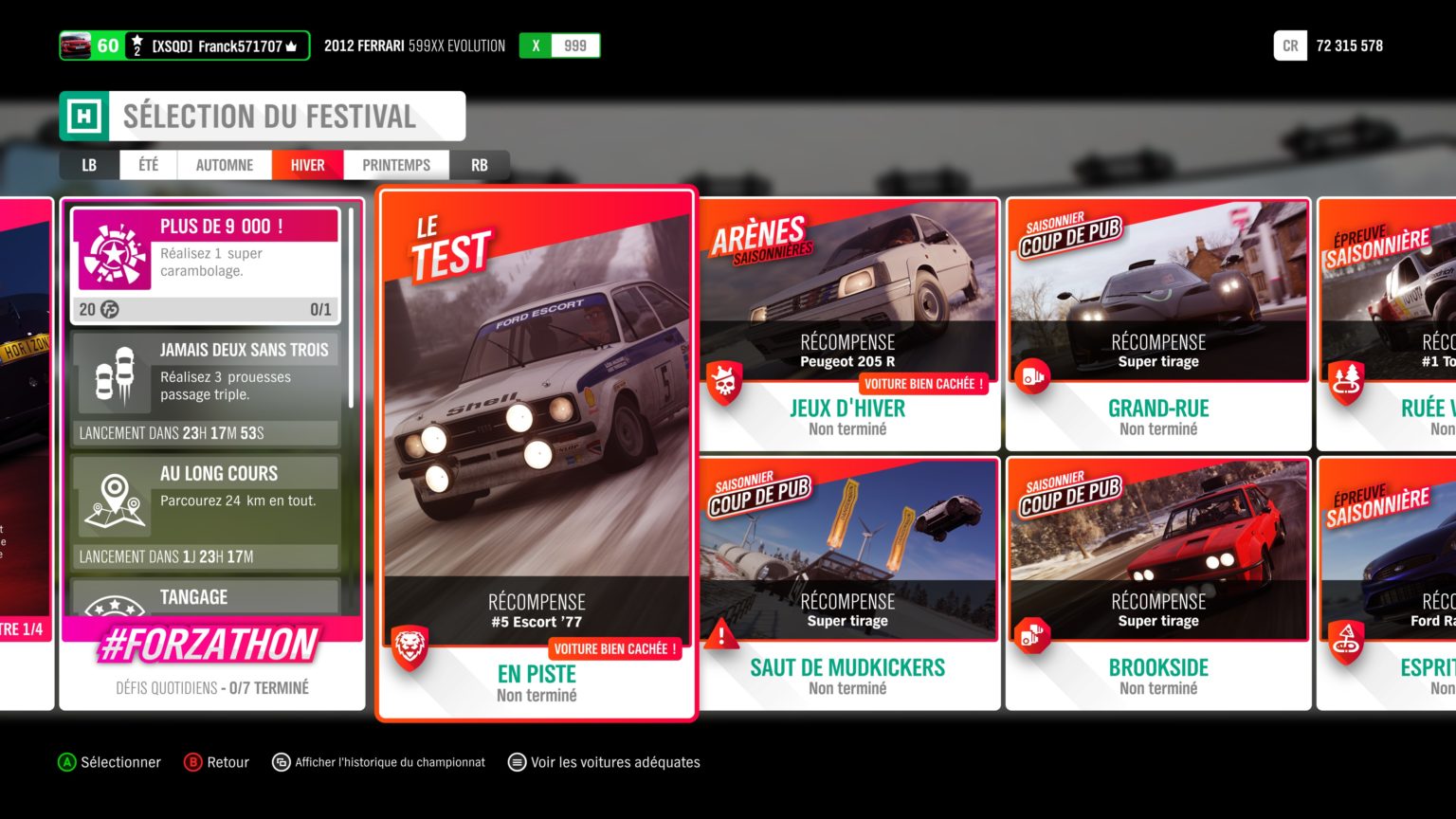Show the PRINTEMPS season tab

(396, 165)
